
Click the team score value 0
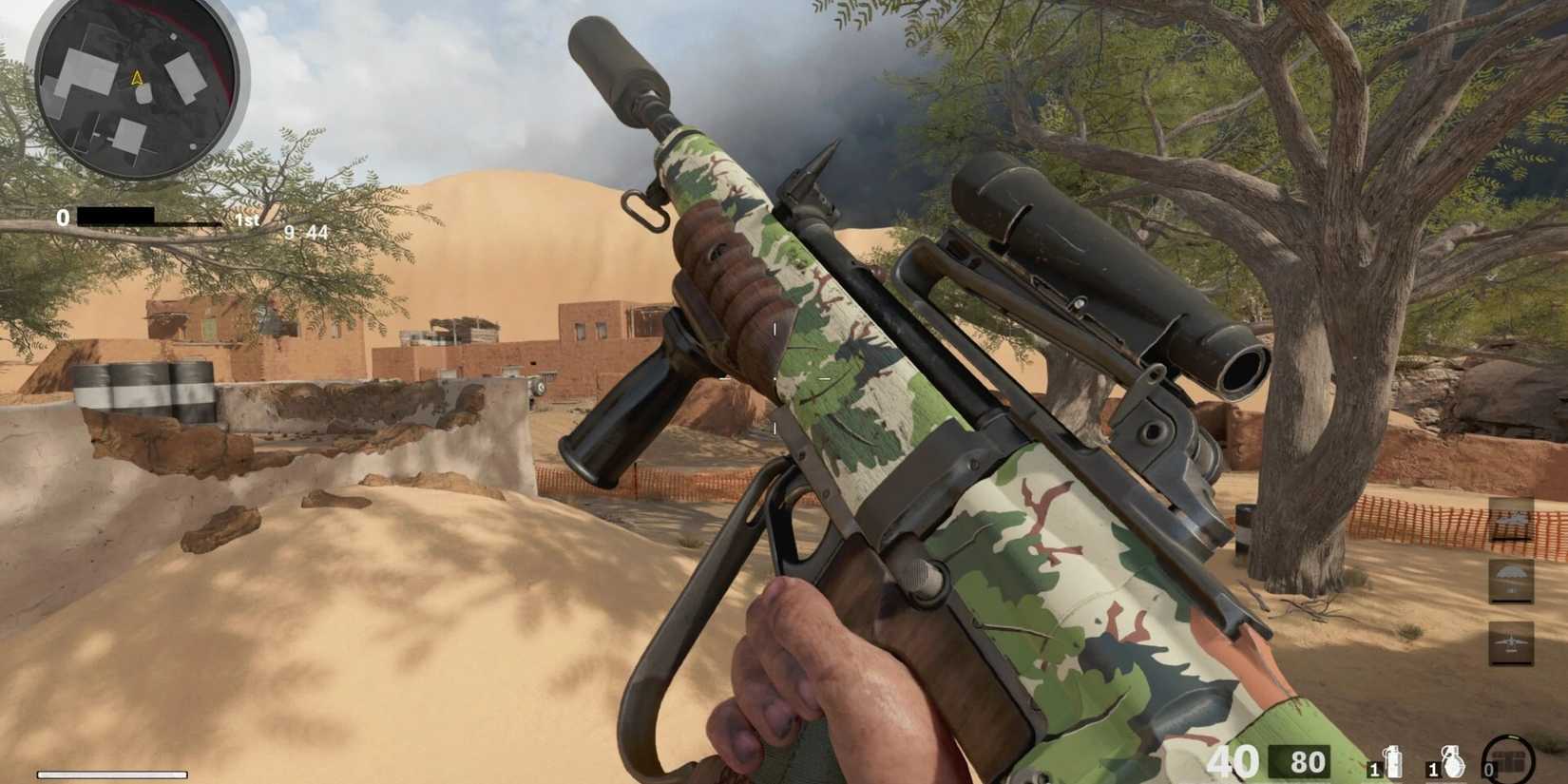63,218
